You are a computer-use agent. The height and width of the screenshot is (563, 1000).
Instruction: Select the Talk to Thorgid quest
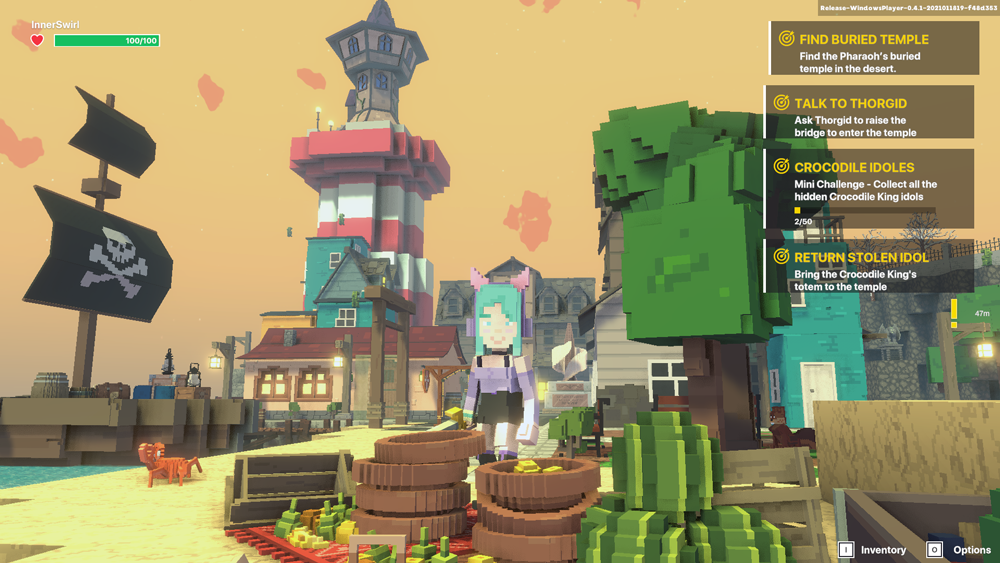(870, 111)
